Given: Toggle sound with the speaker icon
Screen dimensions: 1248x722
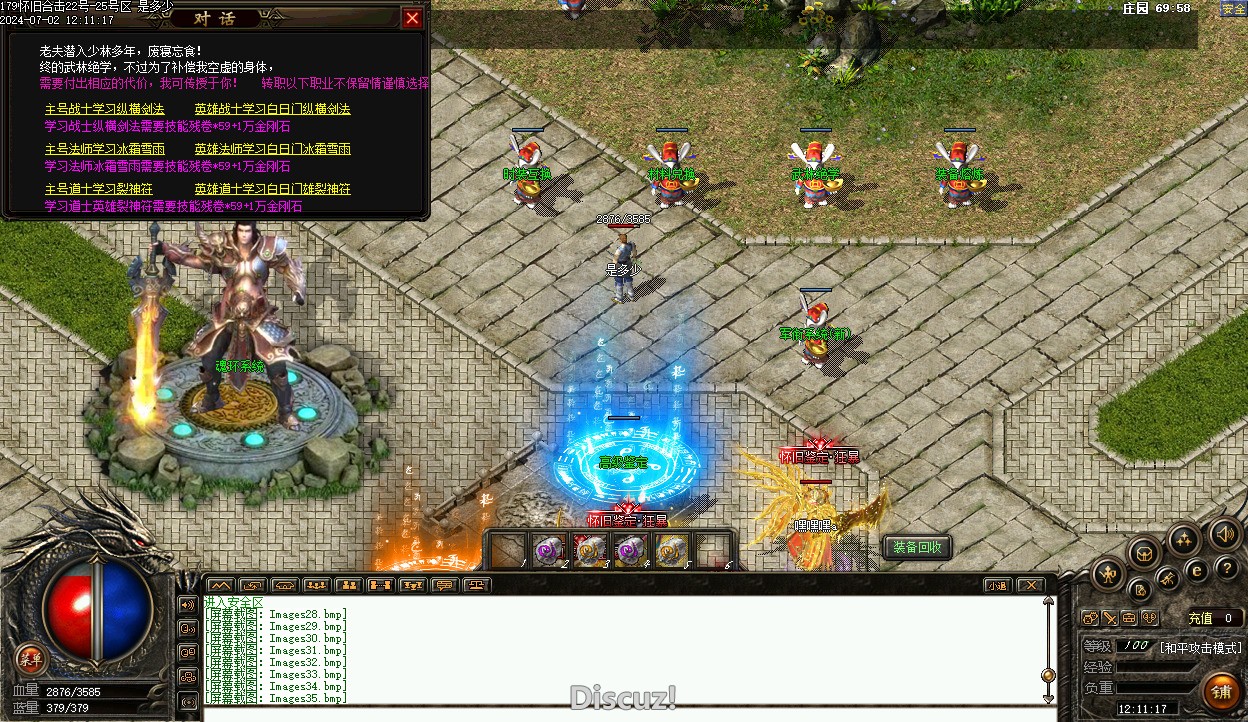Looking at the screenshot, I should [x=1224, y=533].
